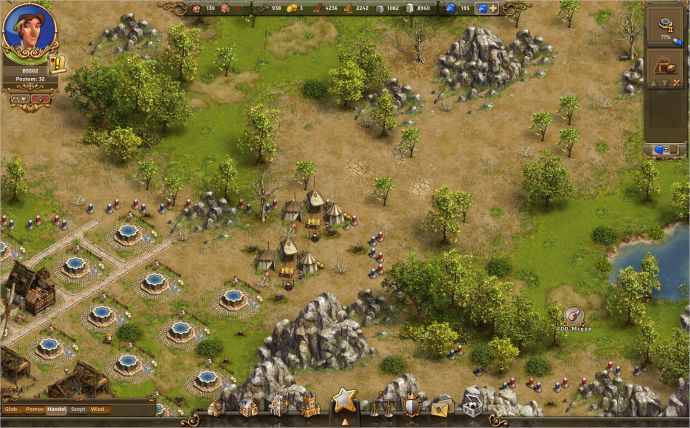Select the well upgrade in build queue
The width and height of the screenshot is (690, 428).
coord(663,27)
